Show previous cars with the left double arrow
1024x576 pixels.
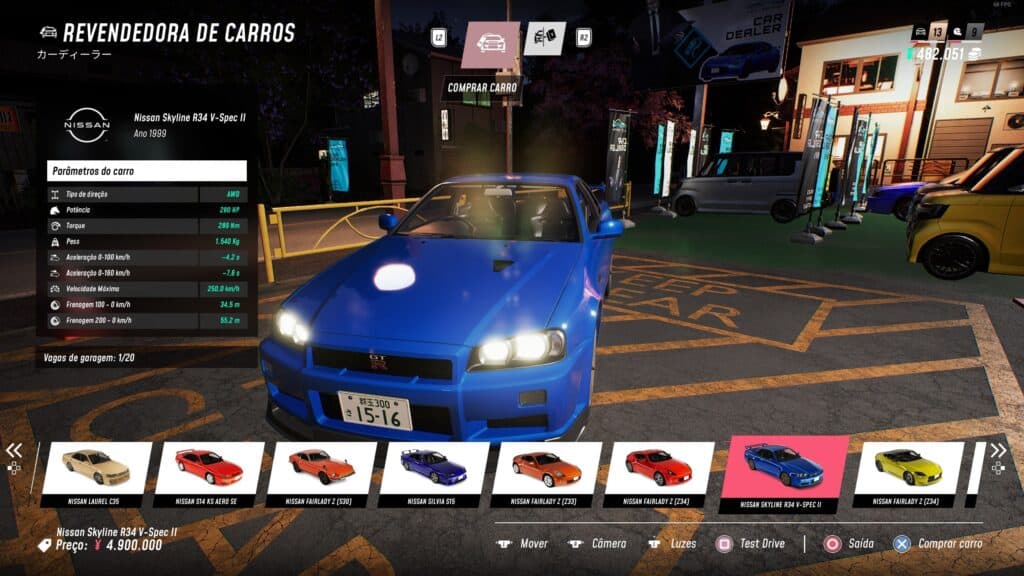click(x=14, y=451)
